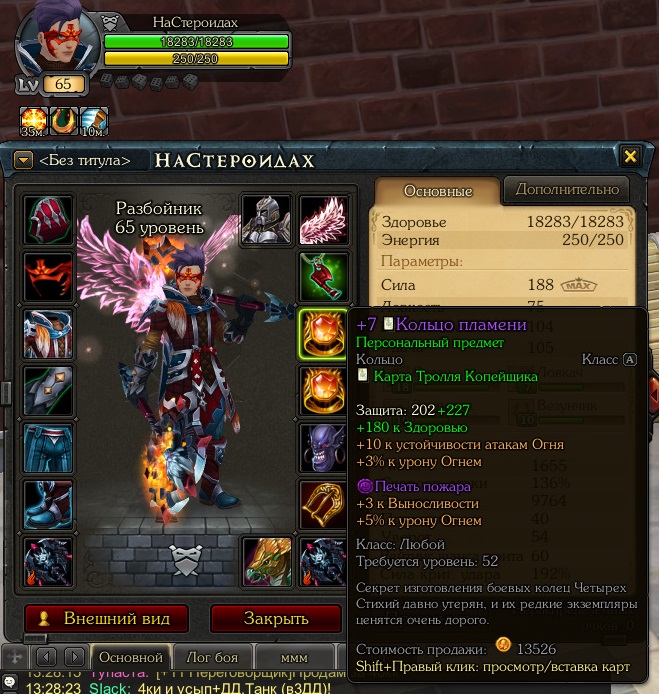The image size is (659, 694).
Task: Switch to the Основной chat tab
Action: 130,657
